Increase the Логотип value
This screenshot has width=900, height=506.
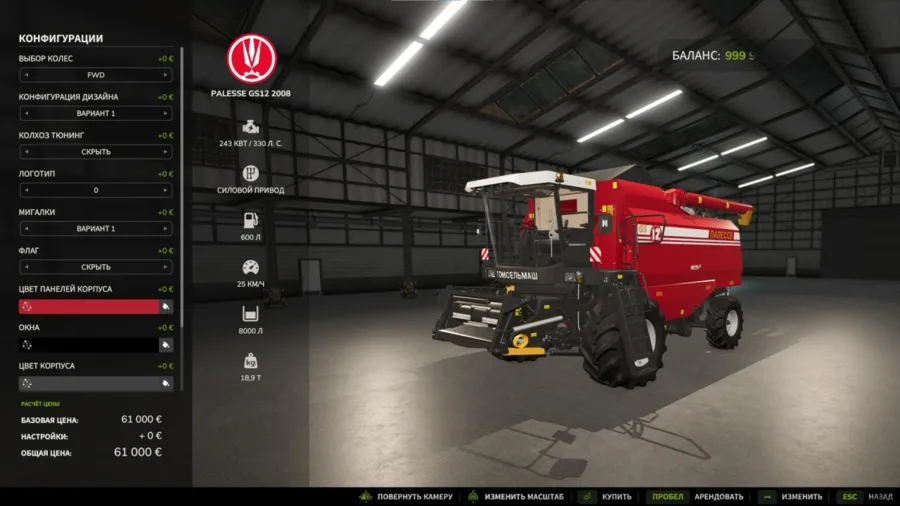(166, 190)
